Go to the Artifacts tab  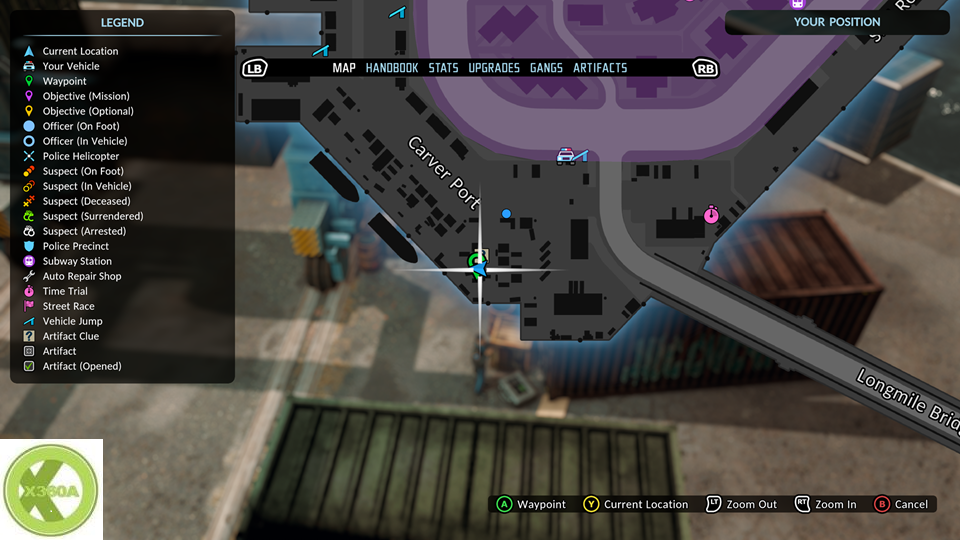point(600,68)
